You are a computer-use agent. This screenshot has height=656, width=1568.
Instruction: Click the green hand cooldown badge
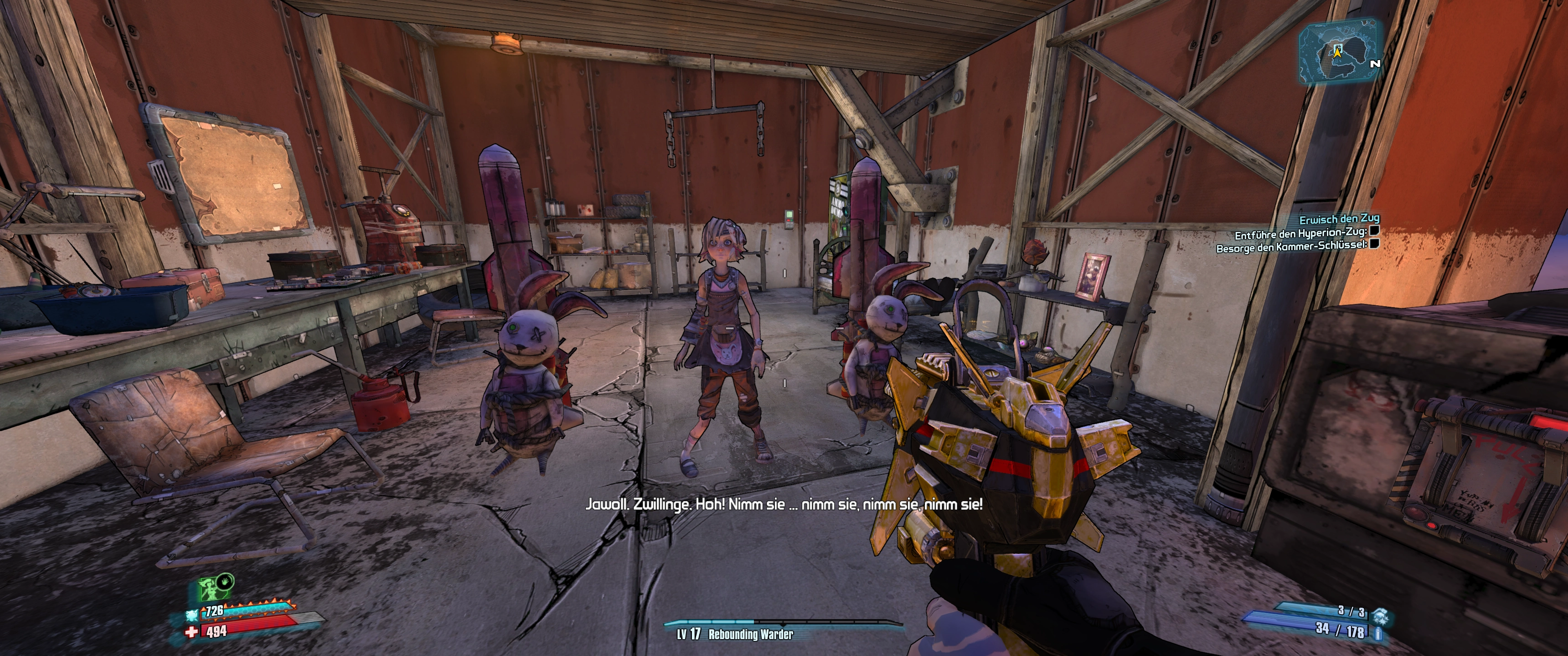coord(225,580)
